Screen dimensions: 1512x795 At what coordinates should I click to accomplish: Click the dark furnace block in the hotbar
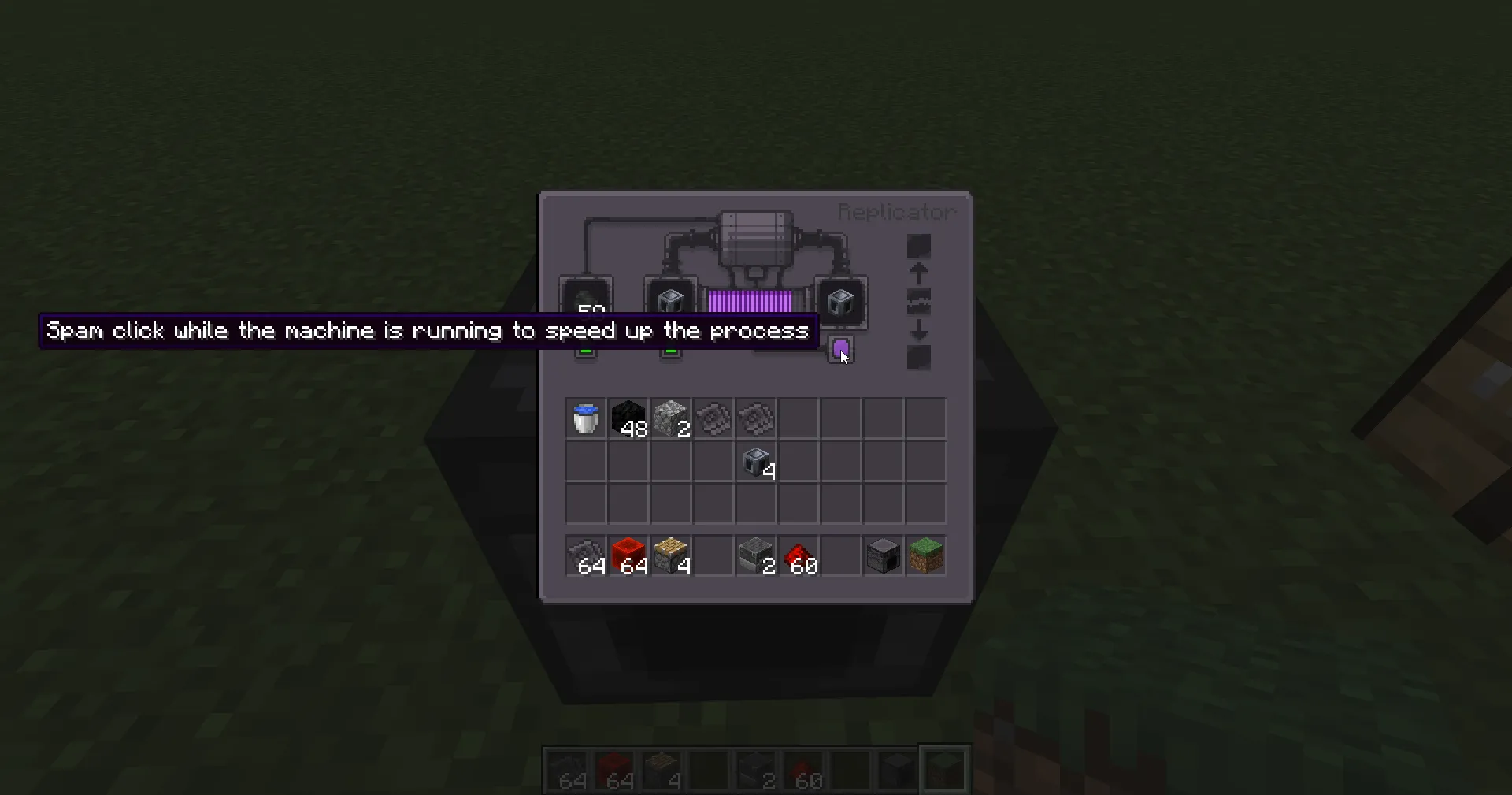pos(883,555)
